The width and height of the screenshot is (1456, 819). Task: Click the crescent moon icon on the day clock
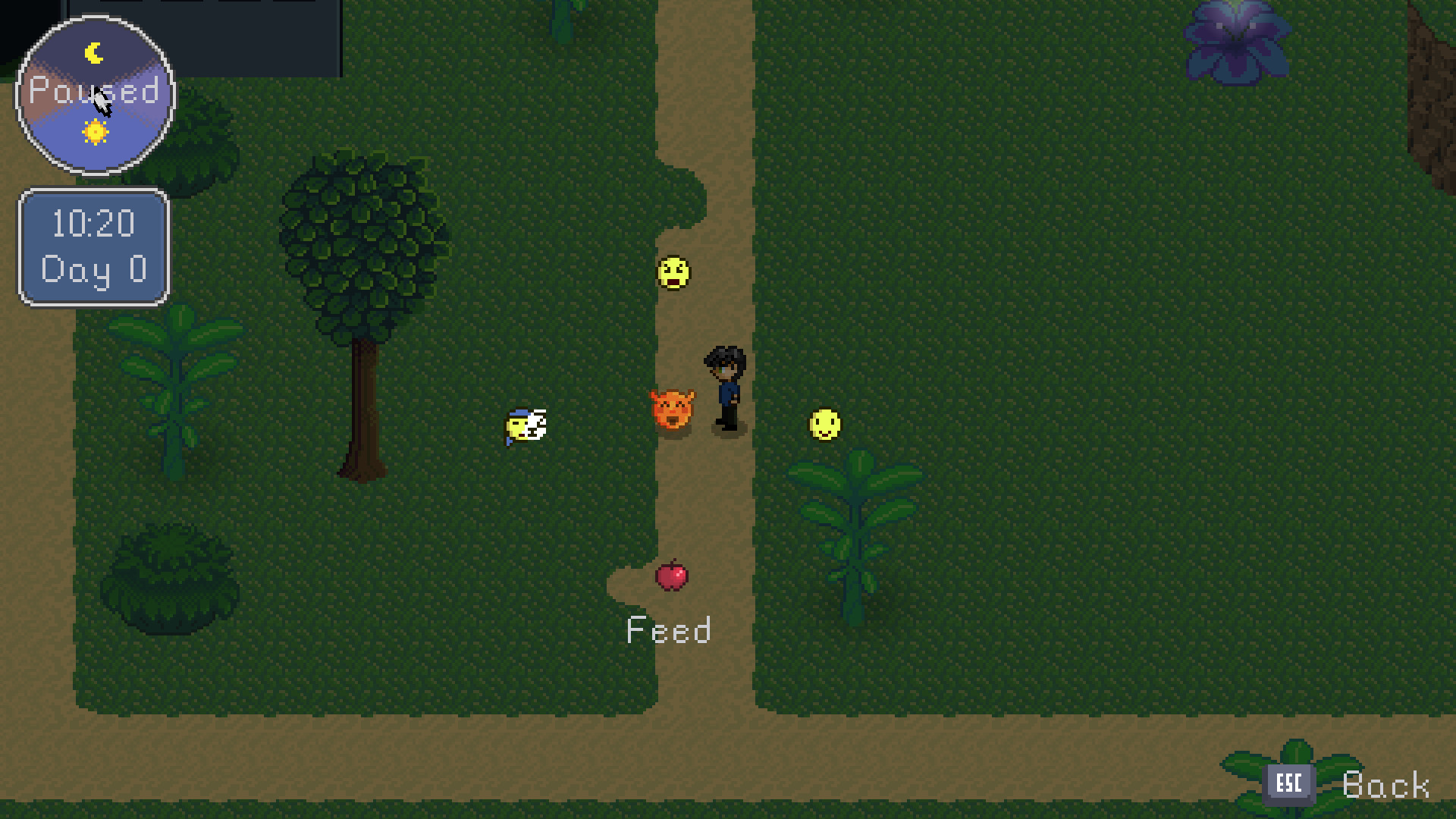pyautogui.click(x=93, y=52)
